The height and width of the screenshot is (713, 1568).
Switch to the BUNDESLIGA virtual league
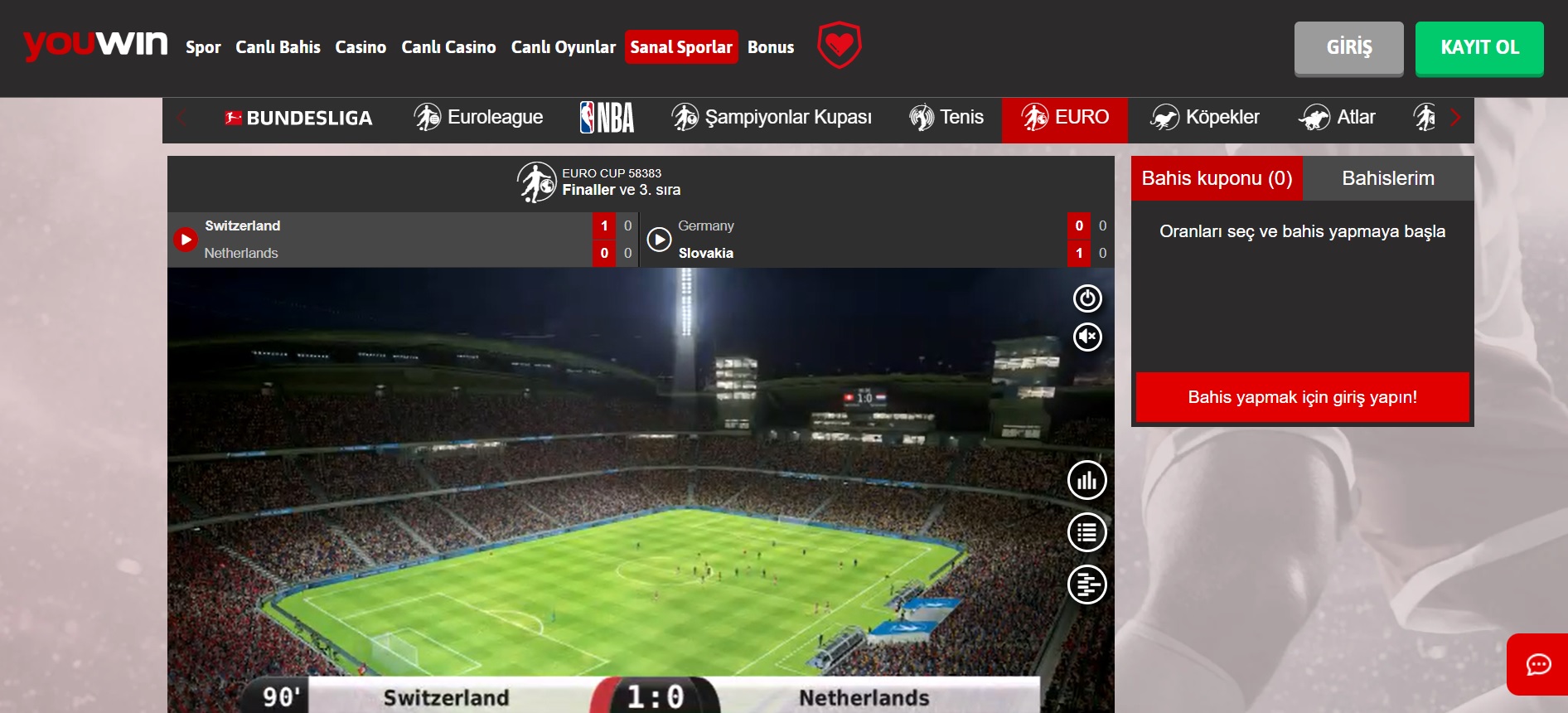click(x=298, y=118)
